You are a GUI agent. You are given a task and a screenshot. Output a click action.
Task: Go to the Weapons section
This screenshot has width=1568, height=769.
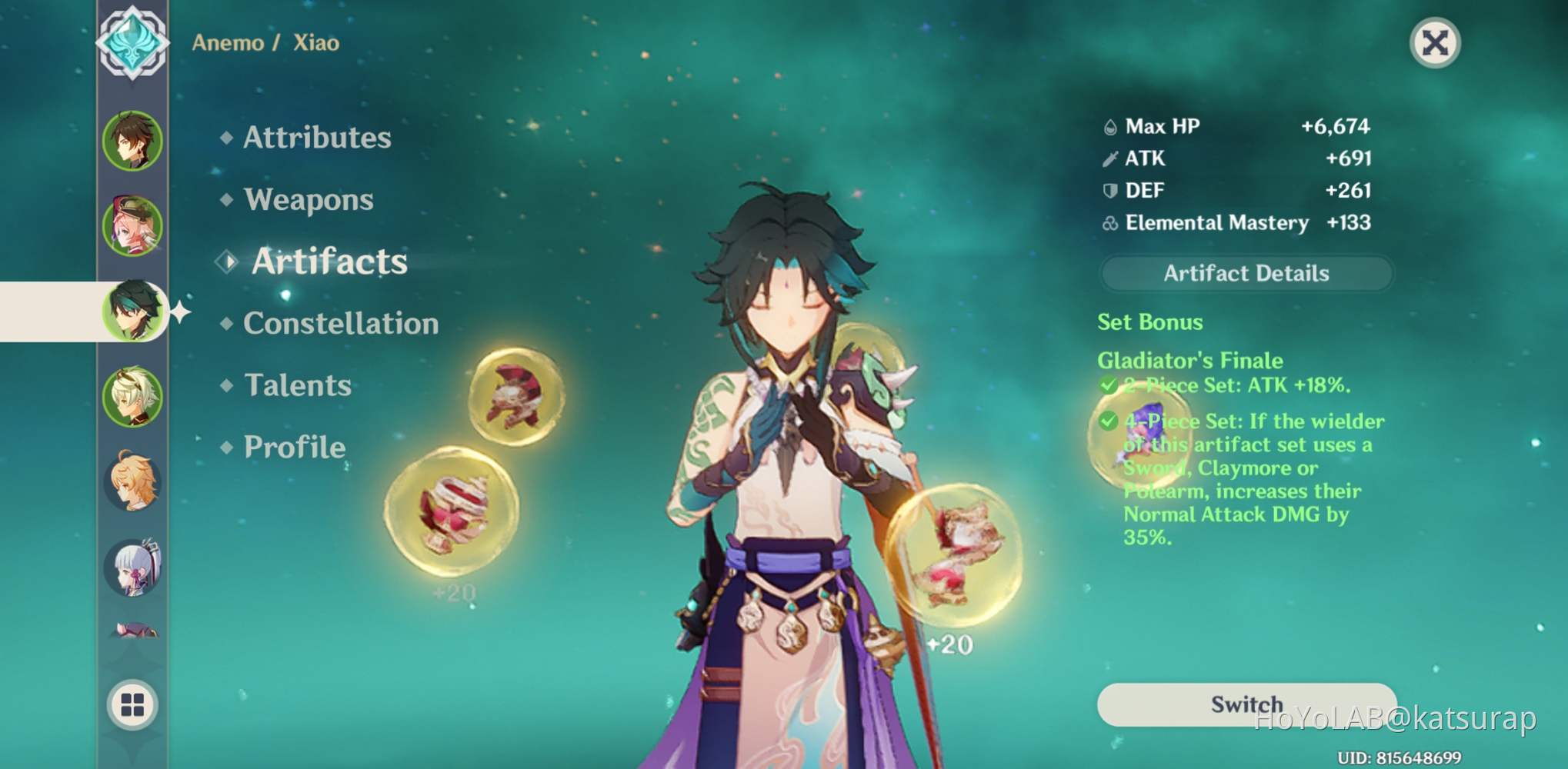[308, 200]
